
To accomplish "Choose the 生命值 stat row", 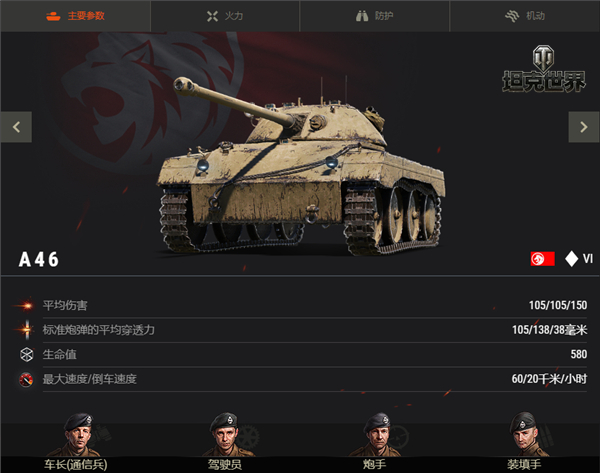I will pyautogui.click(x=300, y=355).
